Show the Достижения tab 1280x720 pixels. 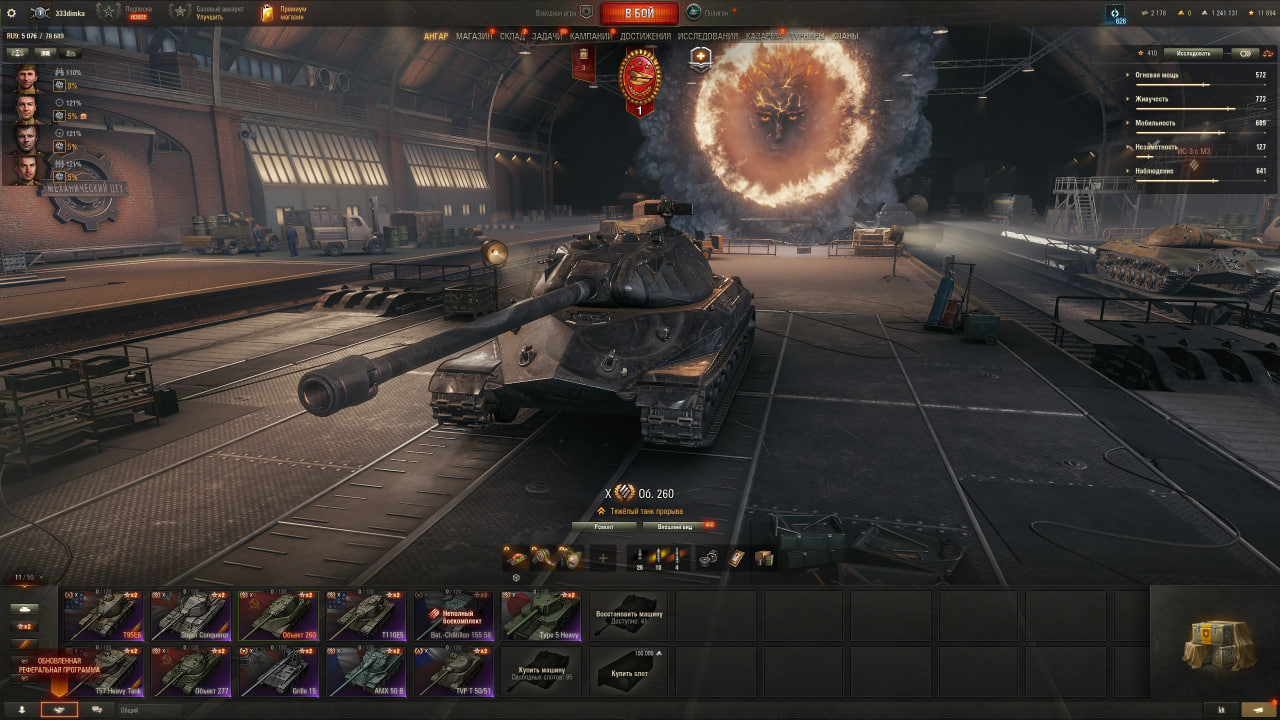[645, 36]
